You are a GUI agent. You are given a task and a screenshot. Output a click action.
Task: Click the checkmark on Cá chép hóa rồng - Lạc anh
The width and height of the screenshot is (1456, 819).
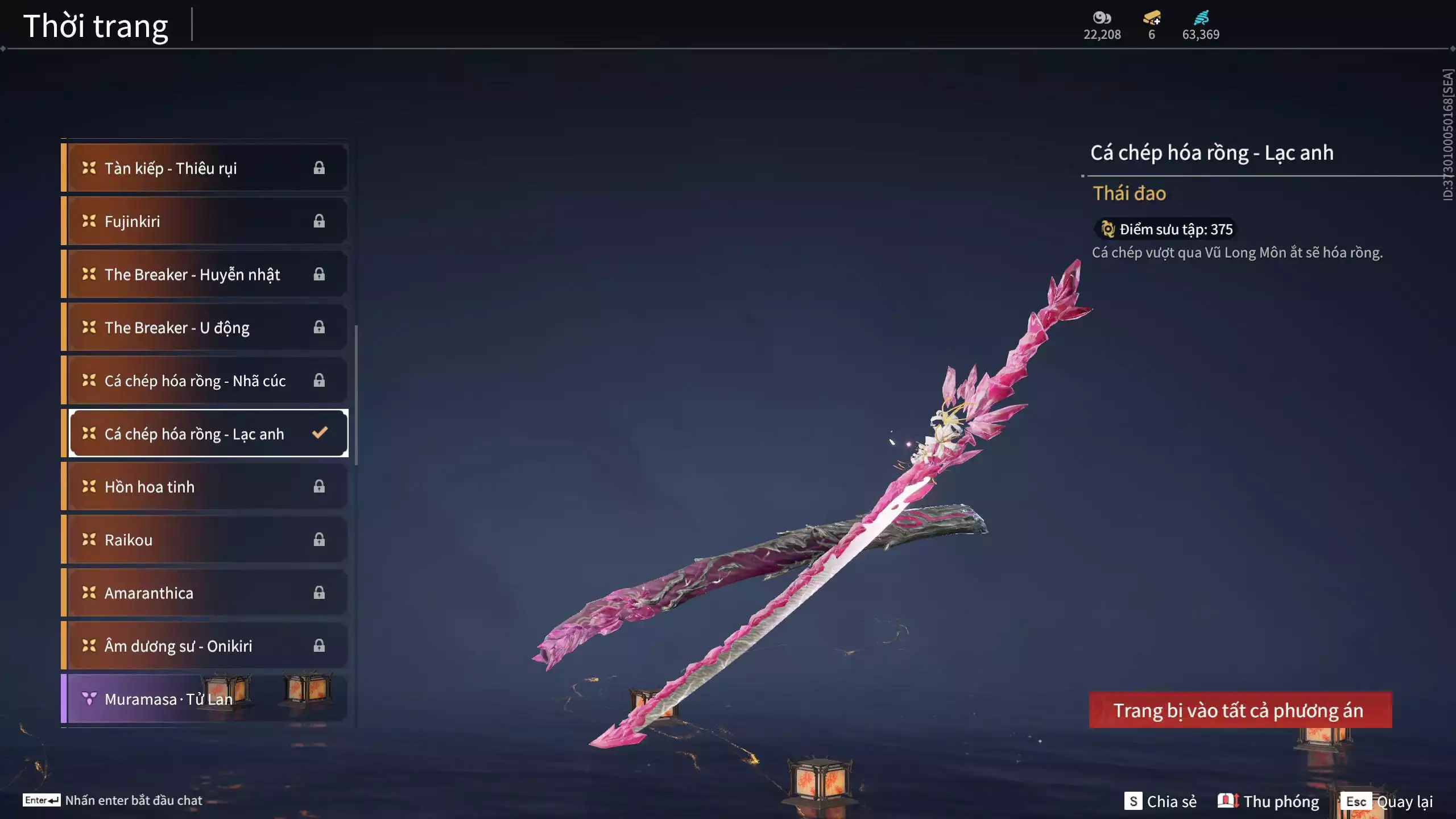click(321, 433)
